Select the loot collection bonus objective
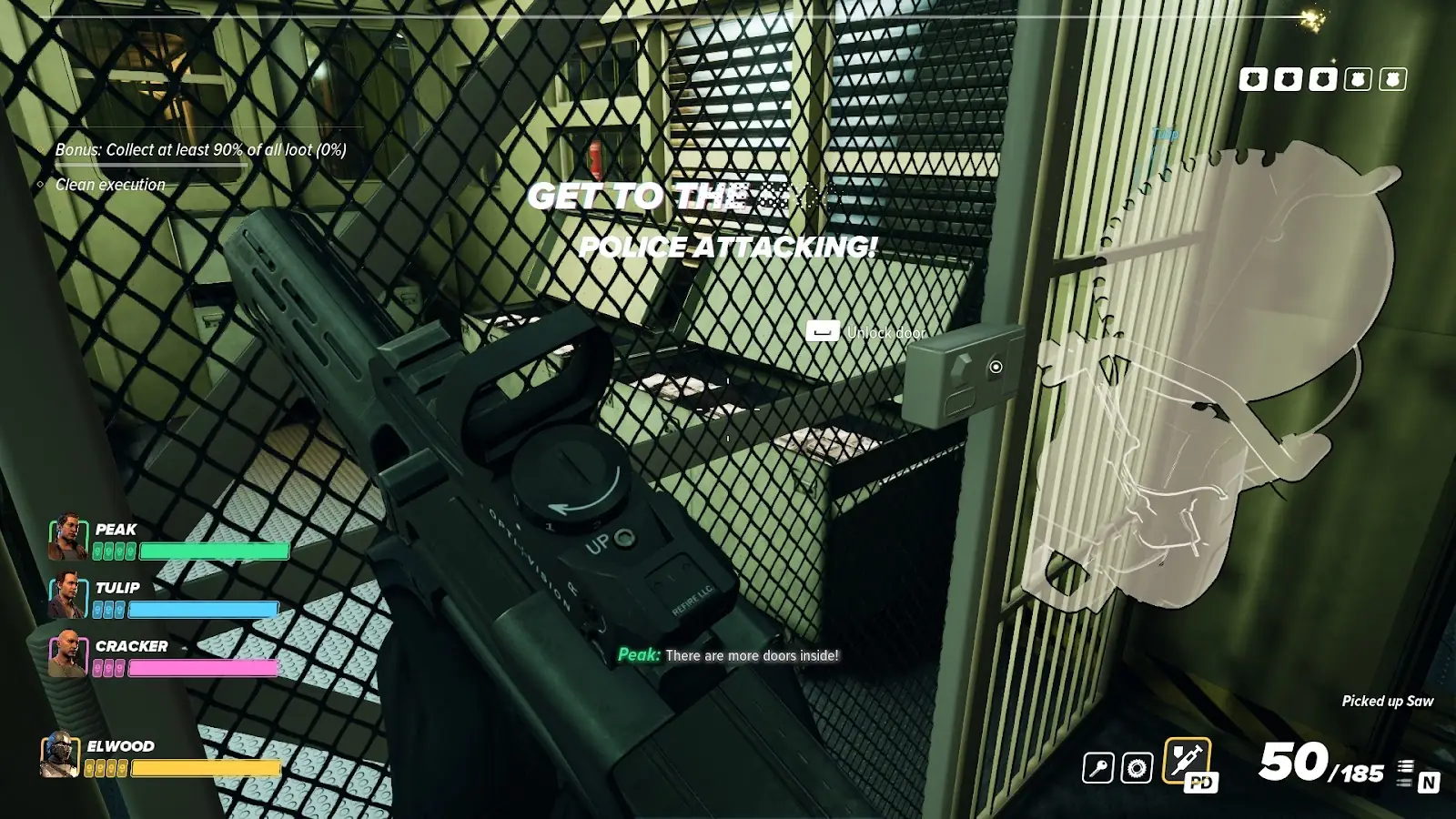 tap(200, 149)
